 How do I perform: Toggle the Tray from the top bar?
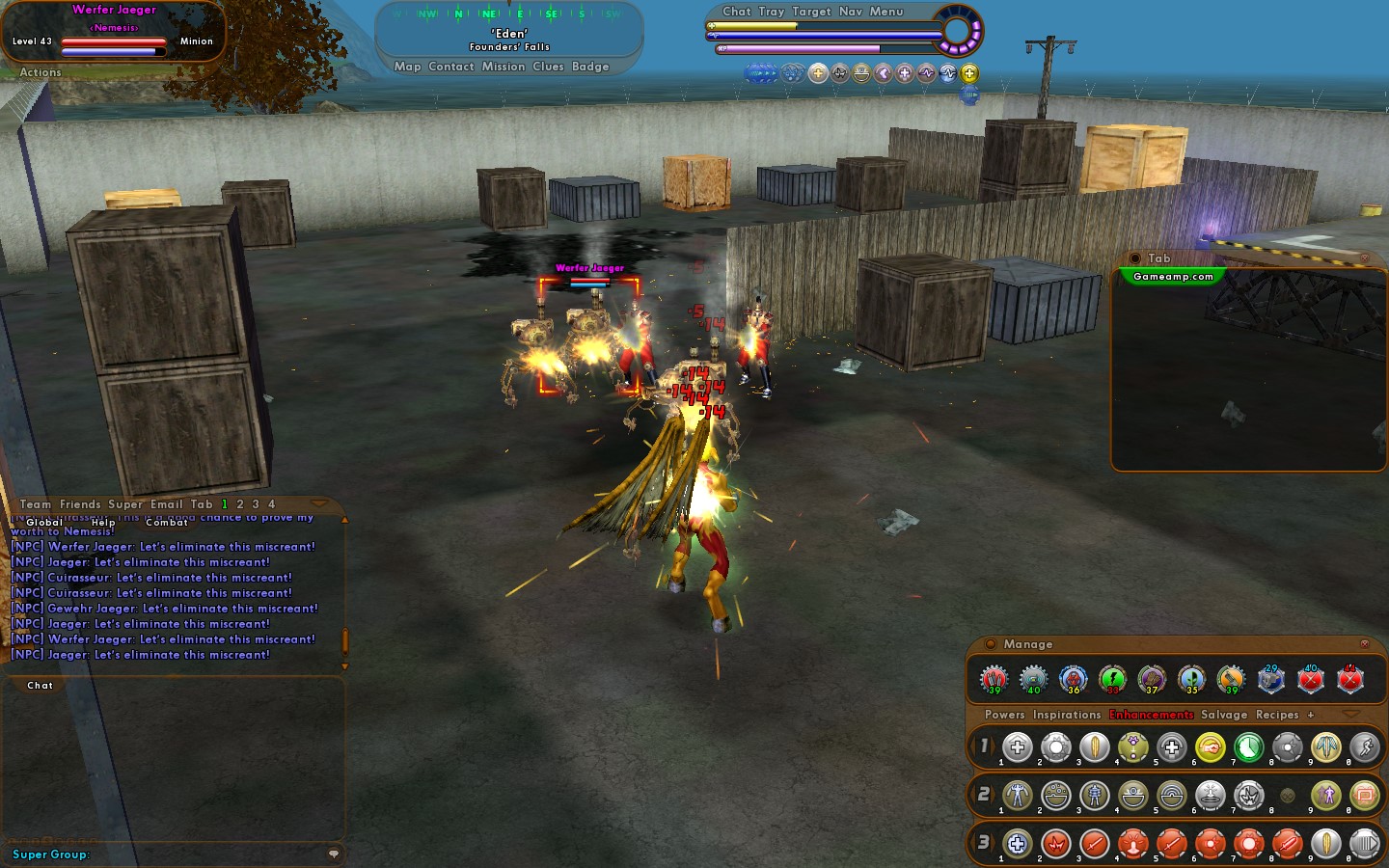[x=771, y=12]
